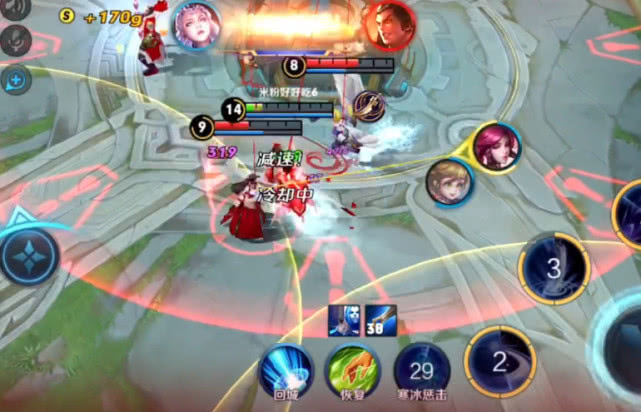Click the blue hooded figure status icon

343,321
